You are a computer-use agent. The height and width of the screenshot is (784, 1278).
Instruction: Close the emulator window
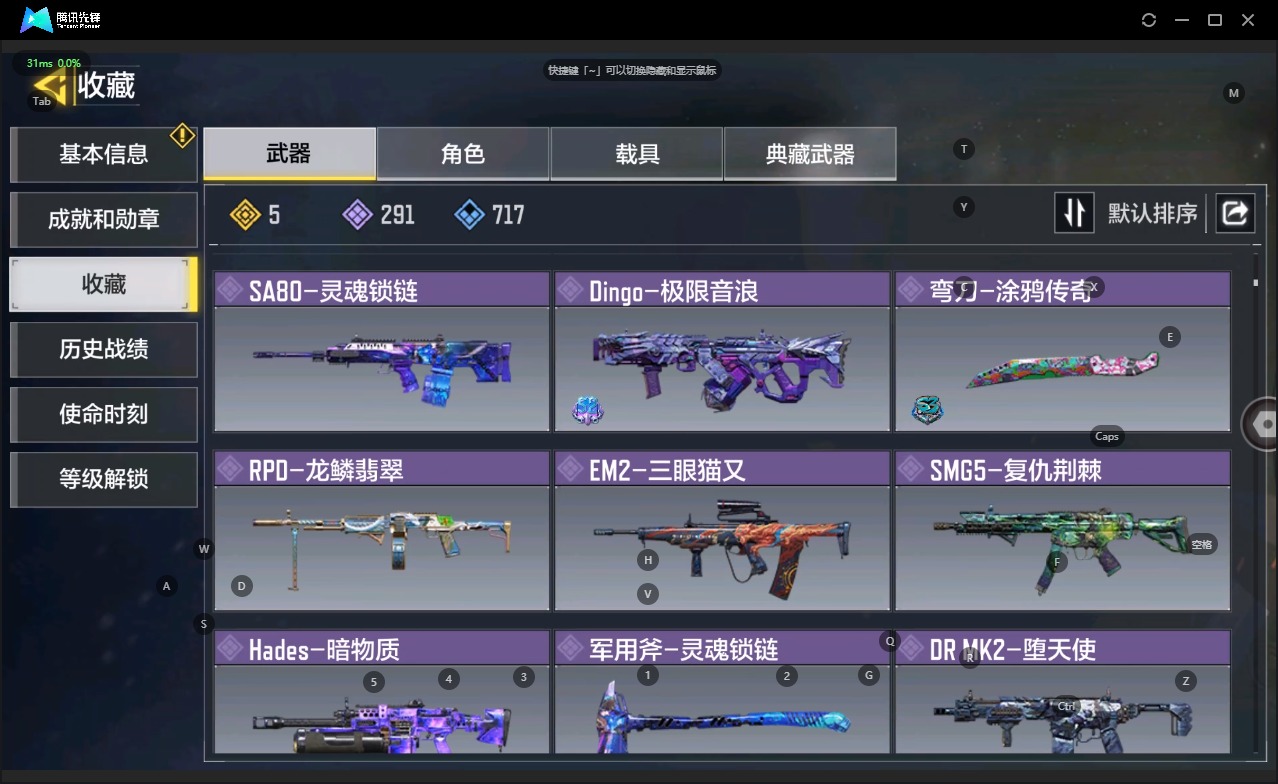click(x=1248, y=20)
